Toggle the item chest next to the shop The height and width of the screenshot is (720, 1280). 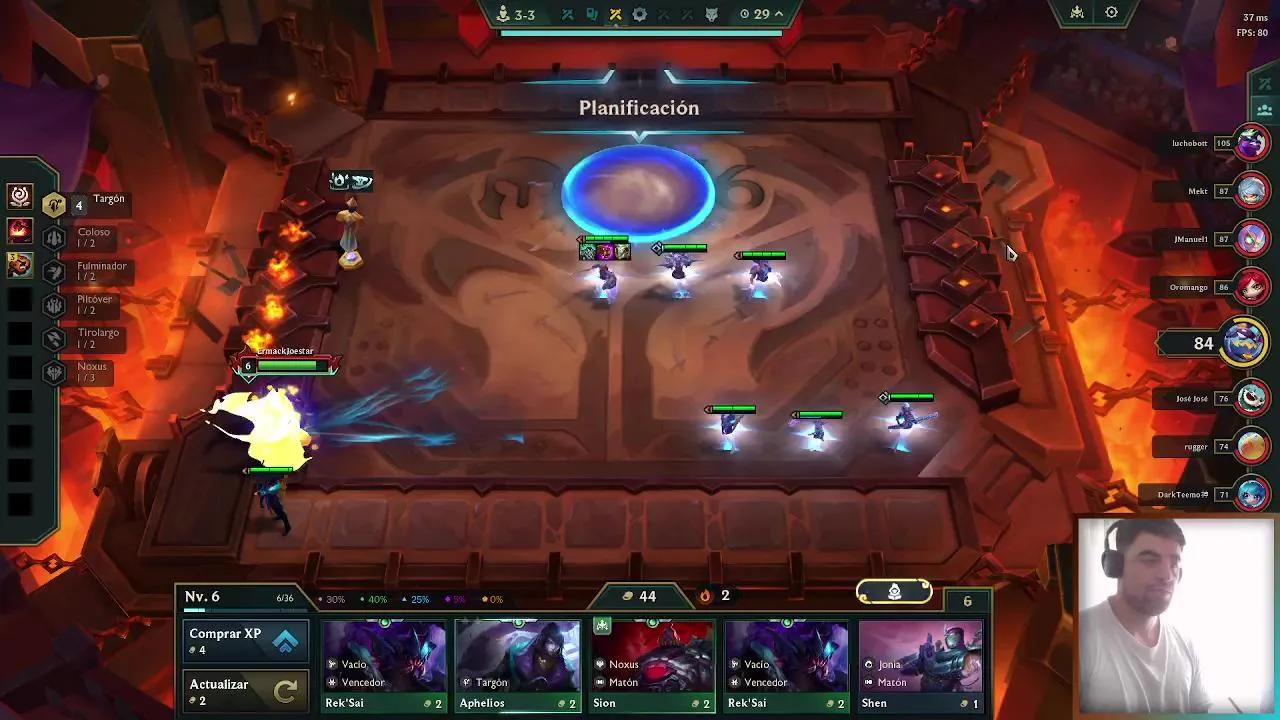pyautogui.click(x=893, y=591)
